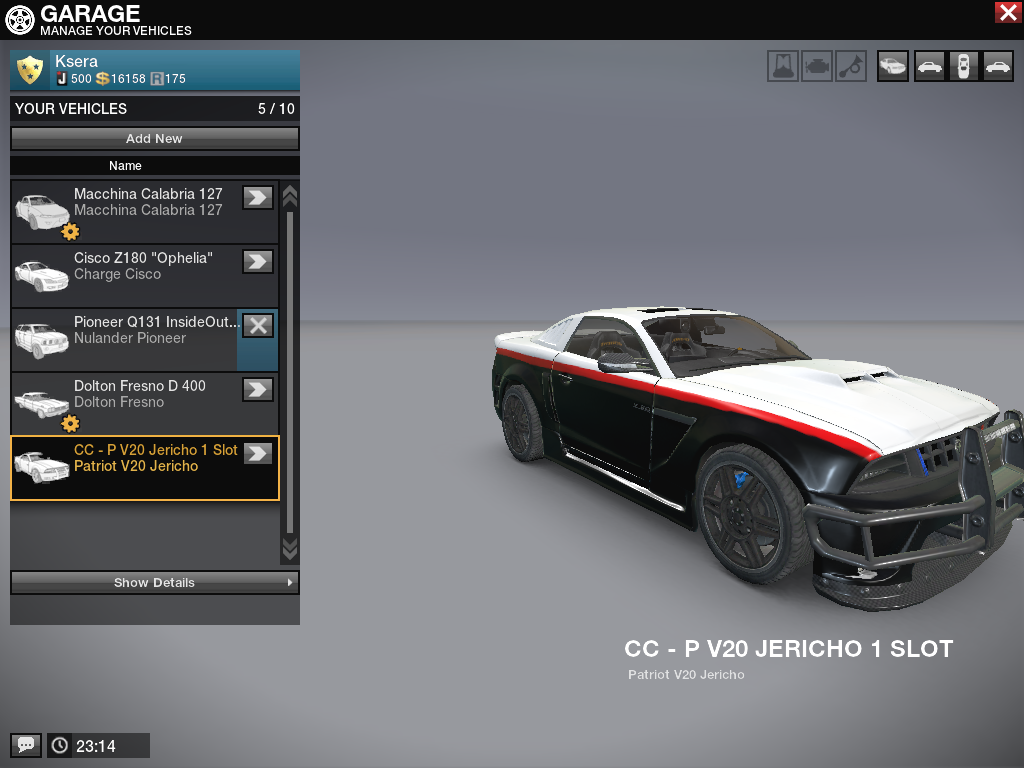Click the arrow button beside CC - P V20 Jericho
Image resolution: width=1024 pixels, height=768 pixels.
click(x=258, y=453)
